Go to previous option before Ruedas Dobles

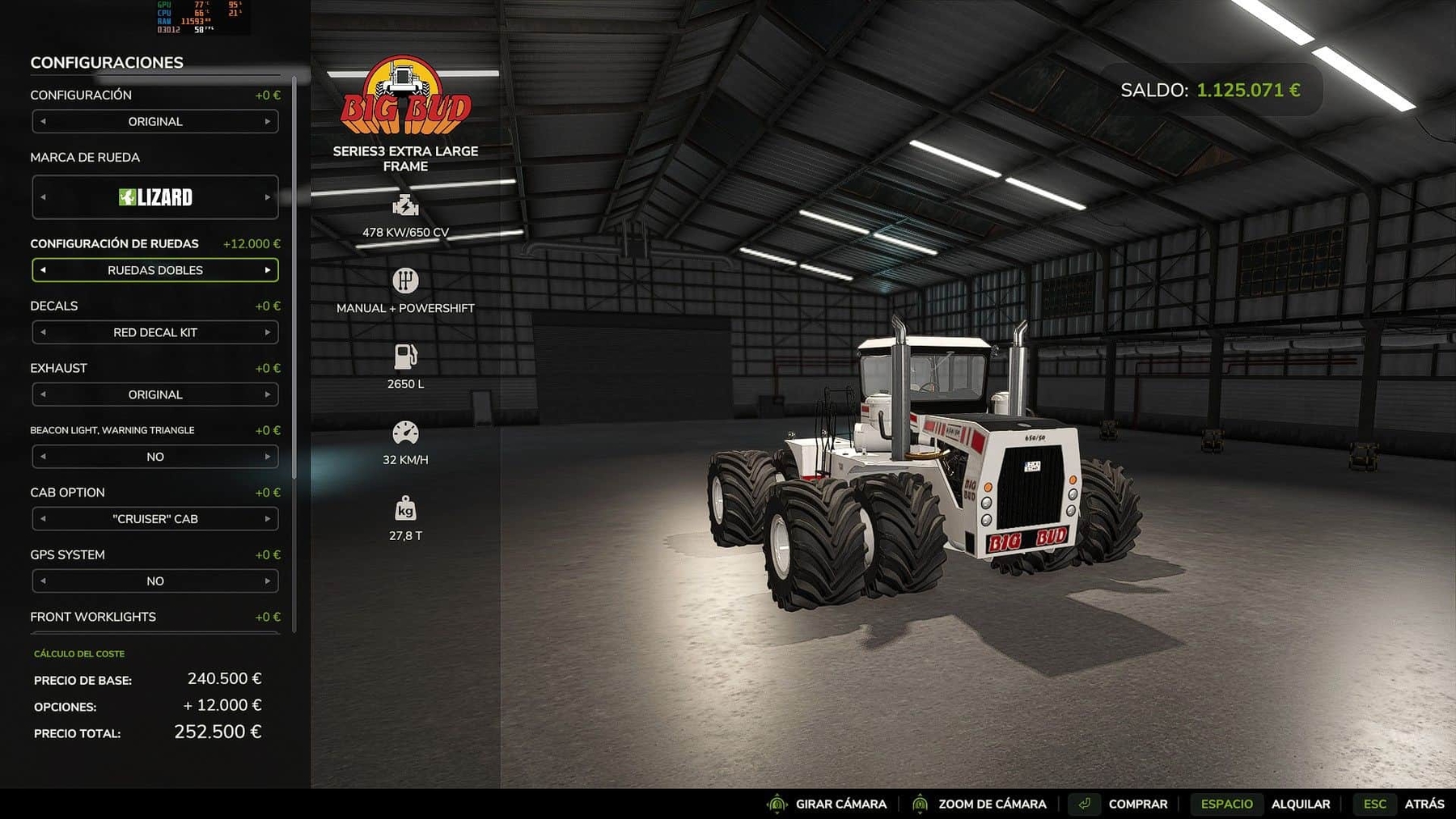[x=43, y=270]
